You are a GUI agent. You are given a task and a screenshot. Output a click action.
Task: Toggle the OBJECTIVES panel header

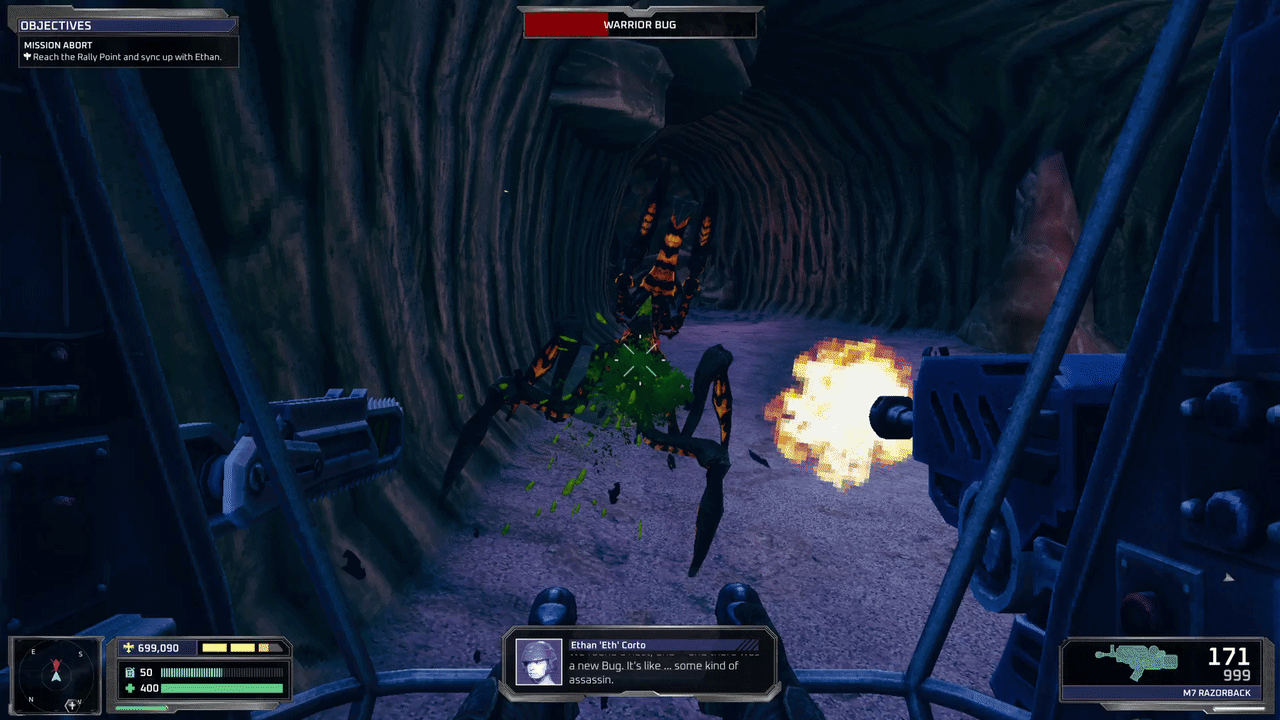[x=55, y=24]
